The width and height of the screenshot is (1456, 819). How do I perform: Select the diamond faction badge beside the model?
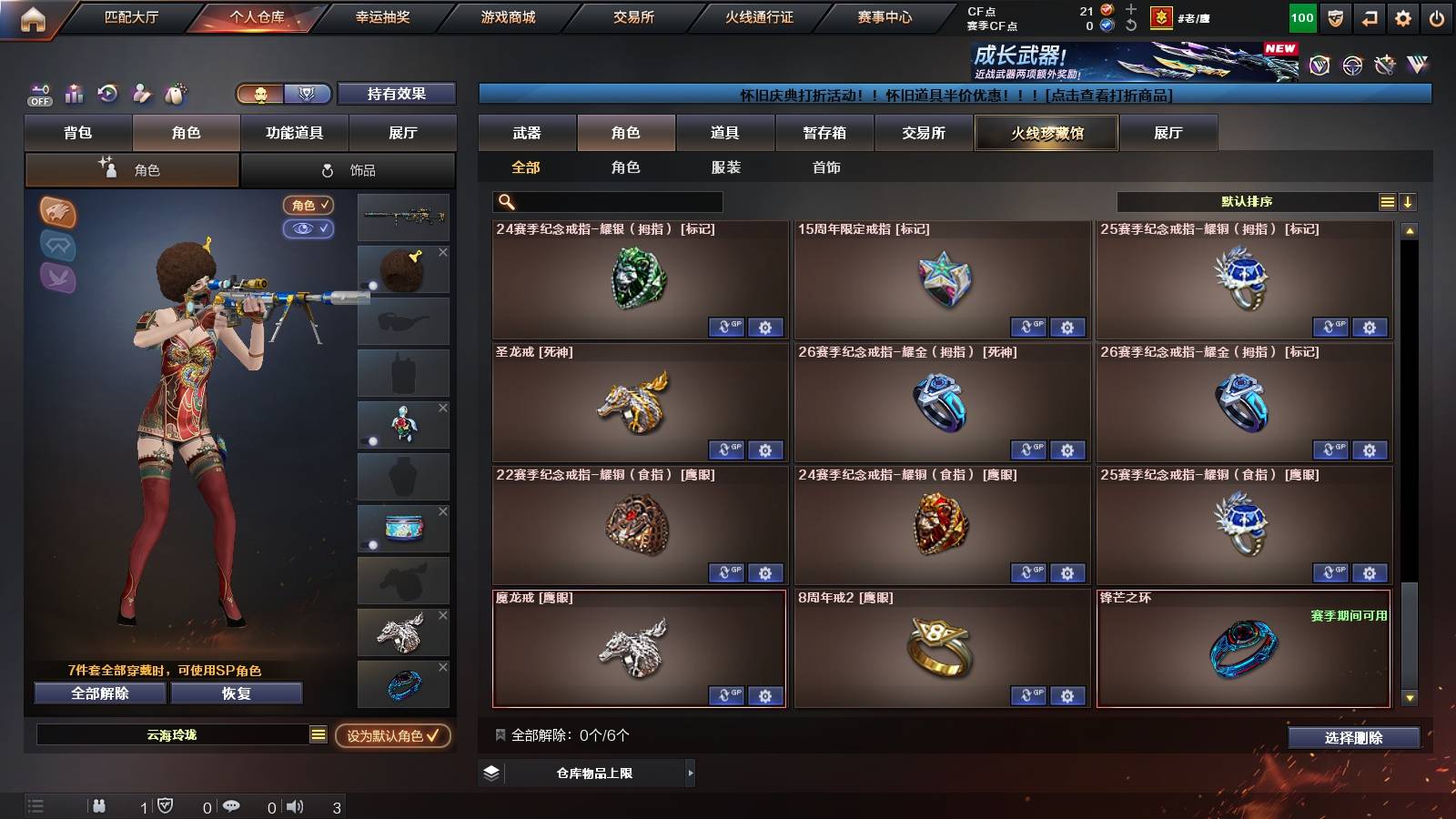coord(57,247)
